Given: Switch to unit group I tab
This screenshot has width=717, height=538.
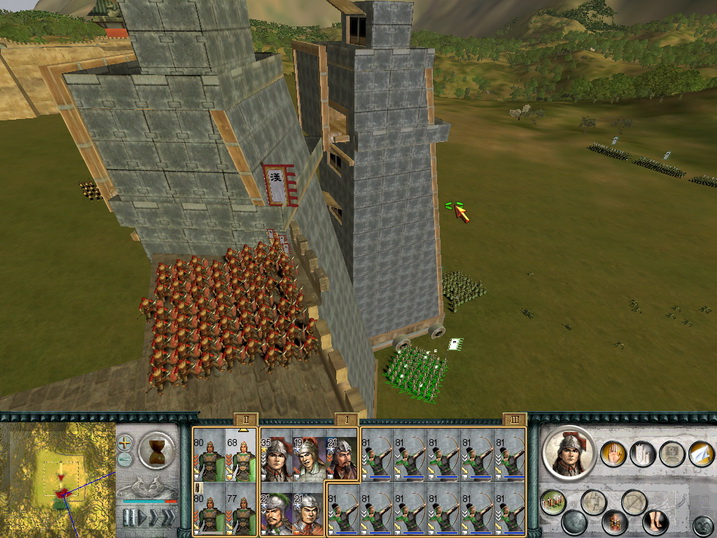Looking at the screenshot, I should (343, 419).
